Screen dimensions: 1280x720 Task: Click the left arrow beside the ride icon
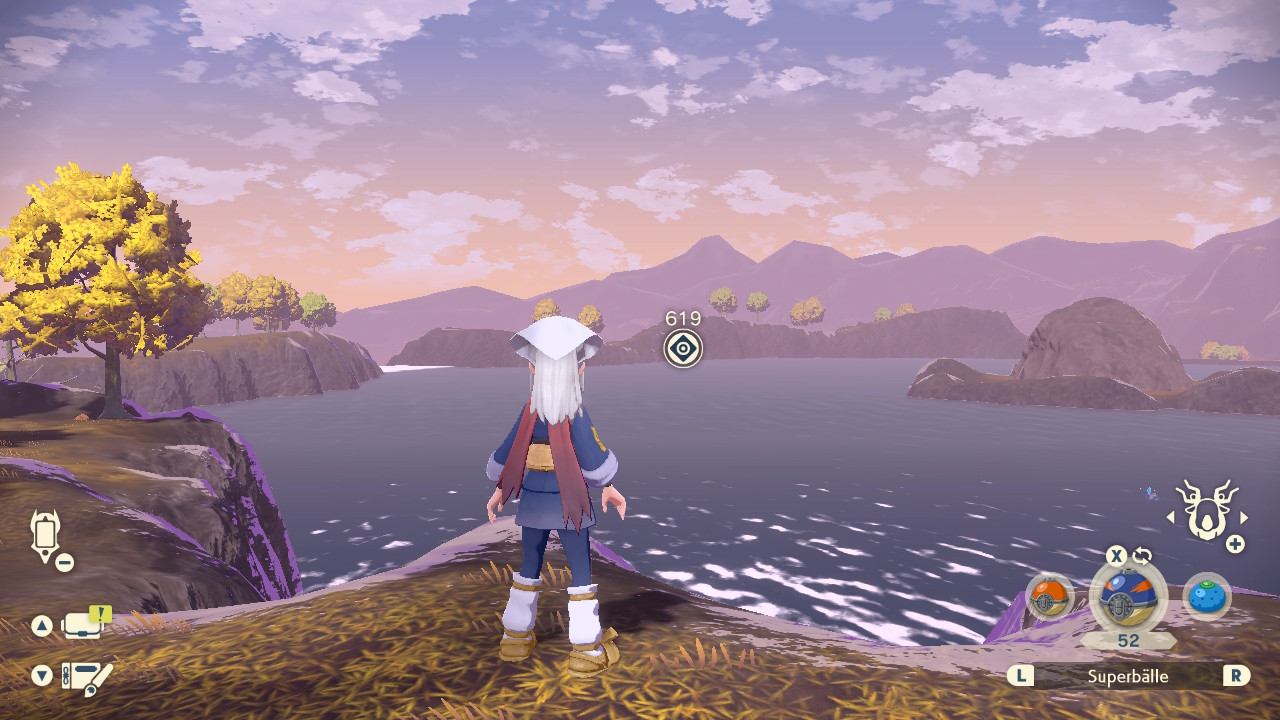(x=1171, y=517)
